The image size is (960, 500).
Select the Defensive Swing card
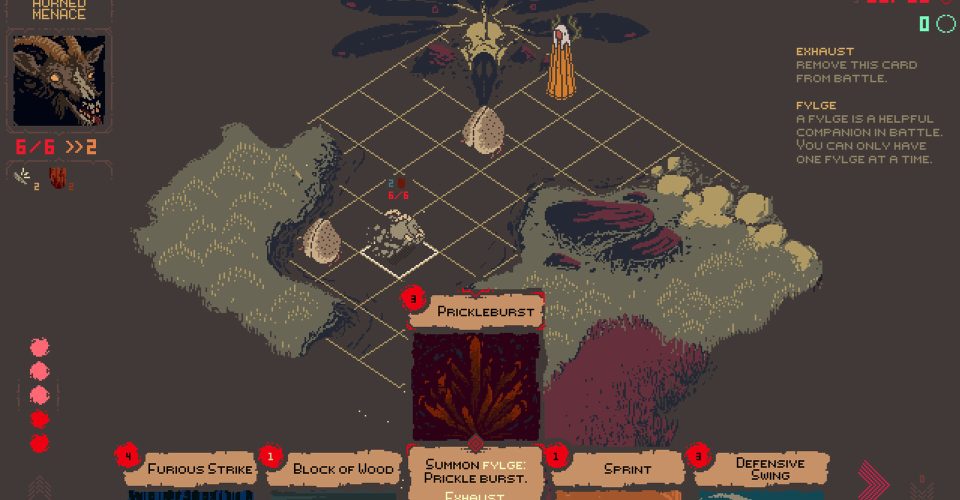pos(764,469)
